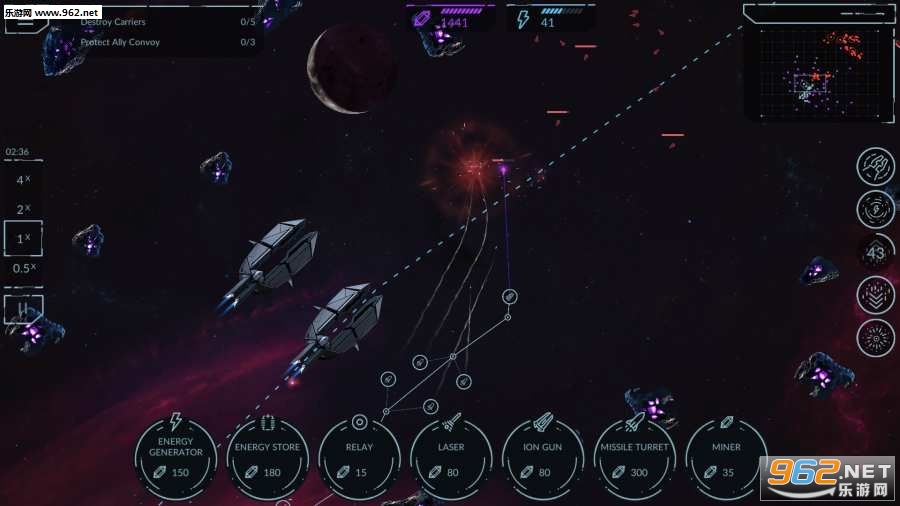
Task: Select the 1x game speed
Action: (x=23, y=239)
